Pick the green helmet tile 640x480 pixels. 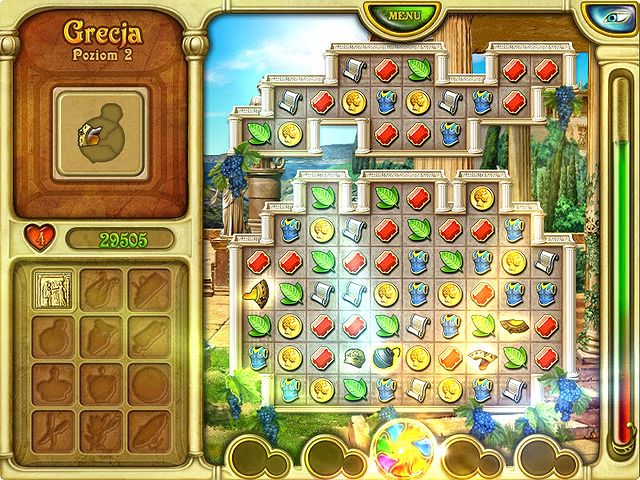coord(353,358)
